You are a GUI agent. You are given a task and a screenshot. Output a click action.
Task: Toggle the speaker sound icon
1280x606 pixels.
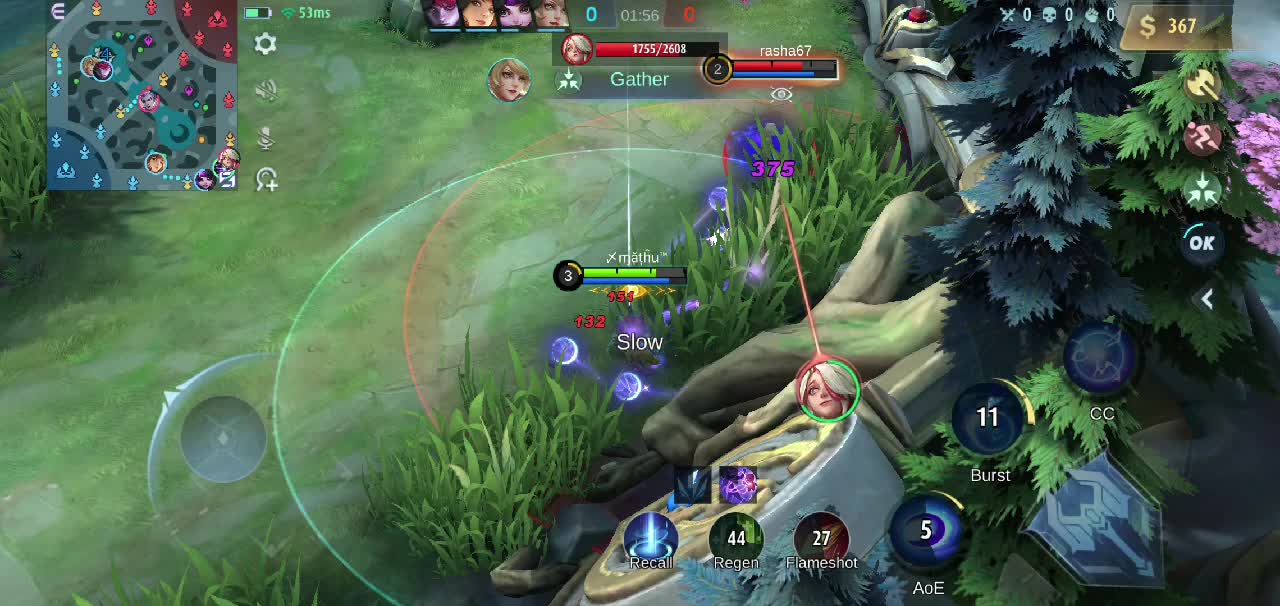[x=265, y=91]
